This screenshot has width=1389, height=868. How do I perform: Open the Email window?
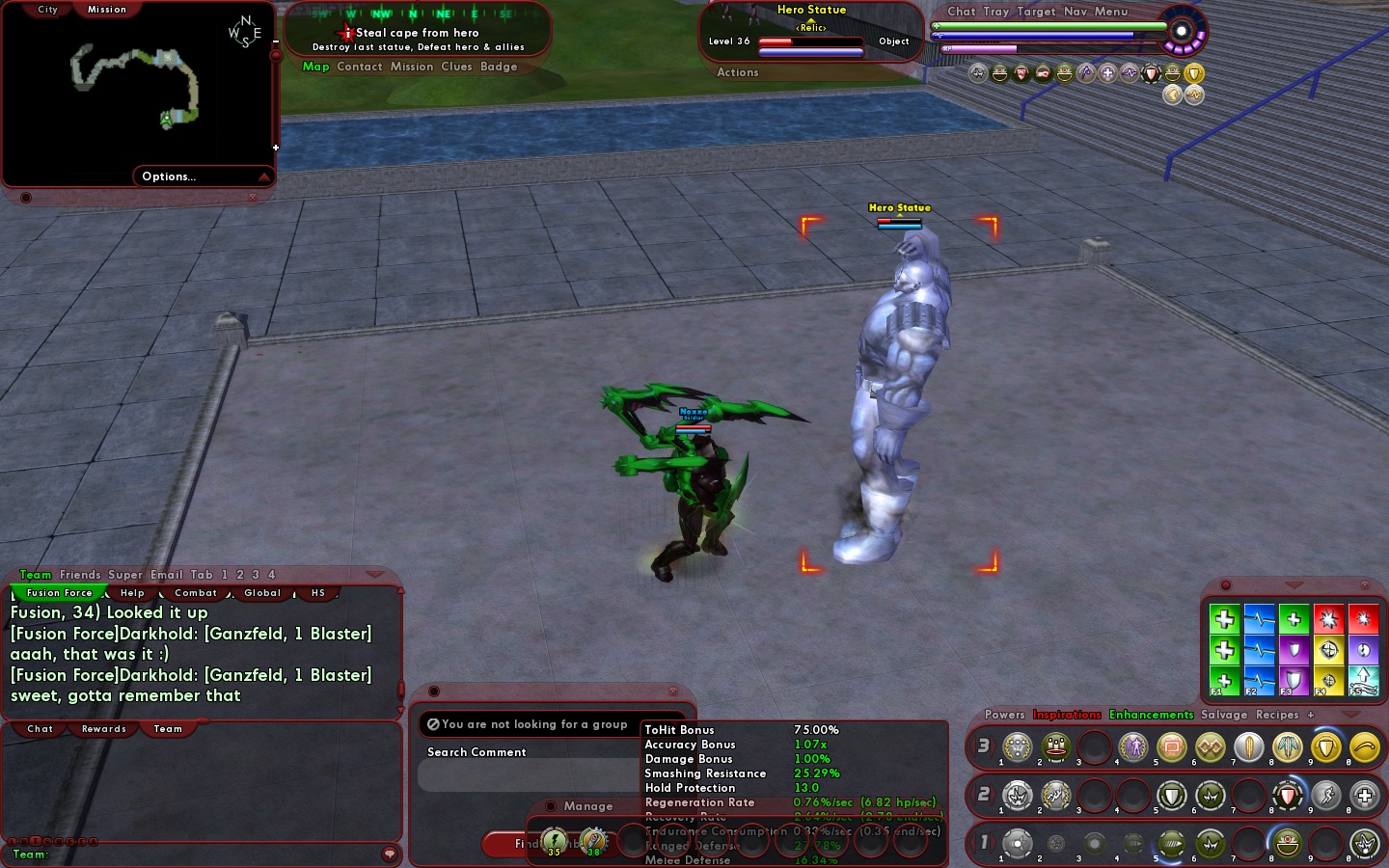(x=166, y=575)
